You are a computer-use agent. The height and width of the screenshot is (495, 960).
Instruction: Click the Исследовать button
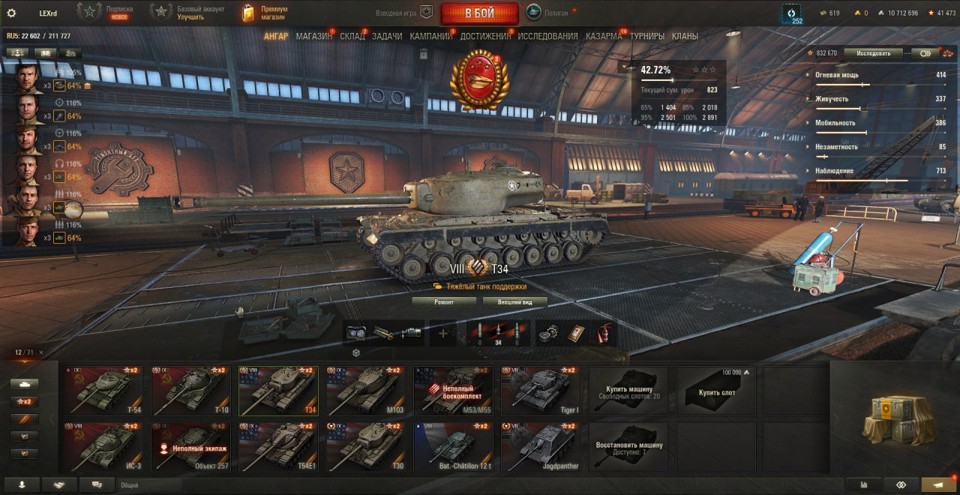coord(872,53)
